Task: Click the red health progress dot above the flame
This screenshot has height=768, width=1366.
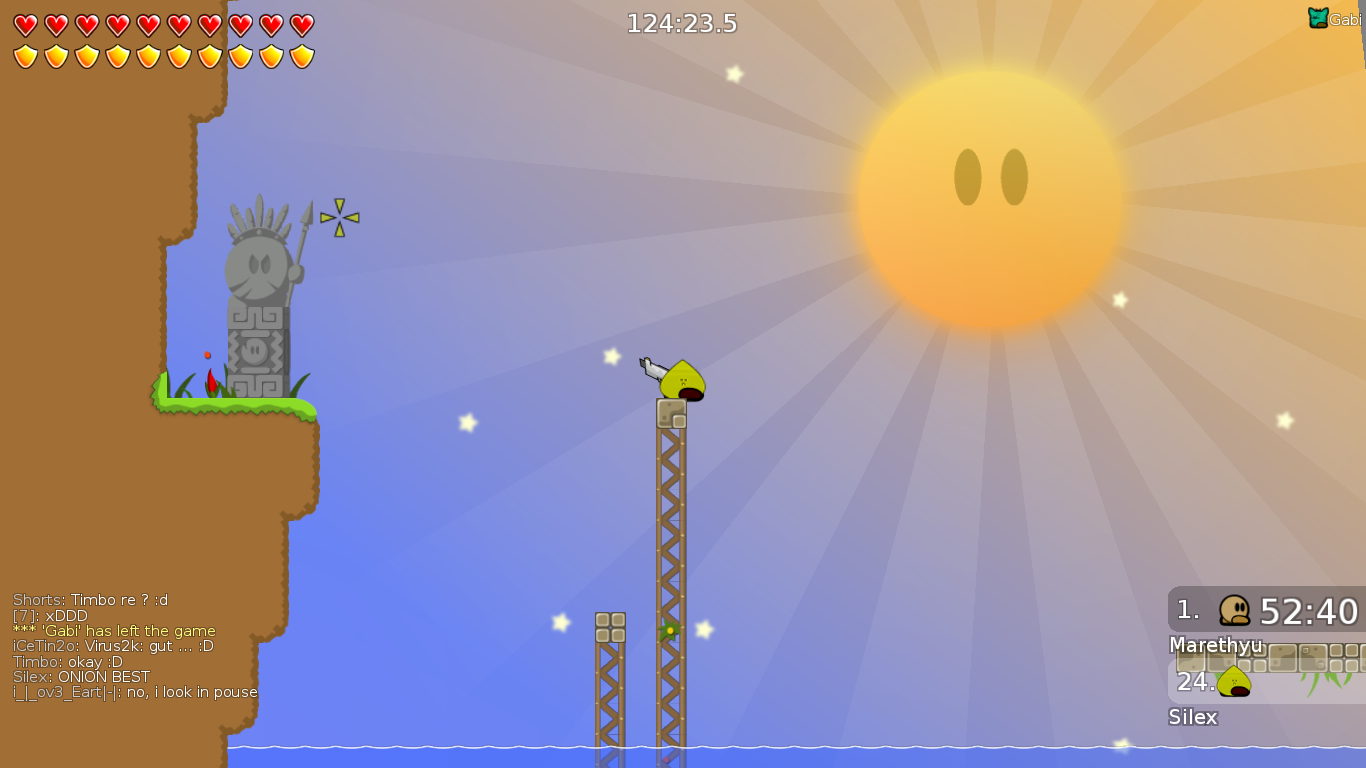Action: pos(207,354)
